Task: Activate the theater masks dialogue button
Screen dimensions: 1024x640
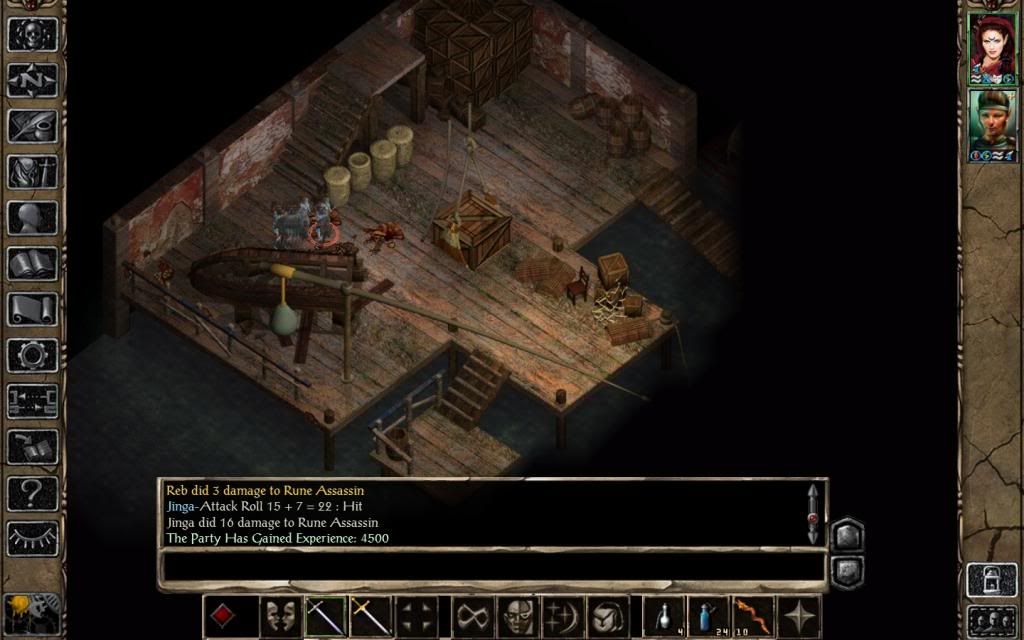Action: coord(279,615)
